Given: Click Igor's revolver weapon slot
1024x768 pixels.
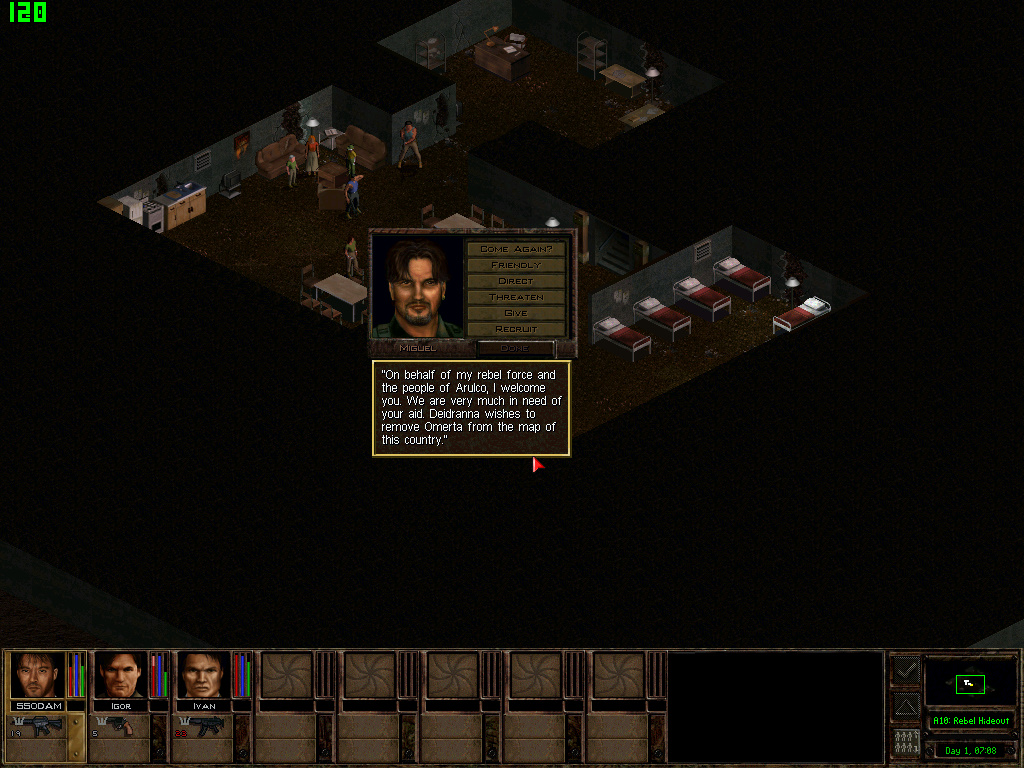Looking at the screenshot, I should 121,727.
